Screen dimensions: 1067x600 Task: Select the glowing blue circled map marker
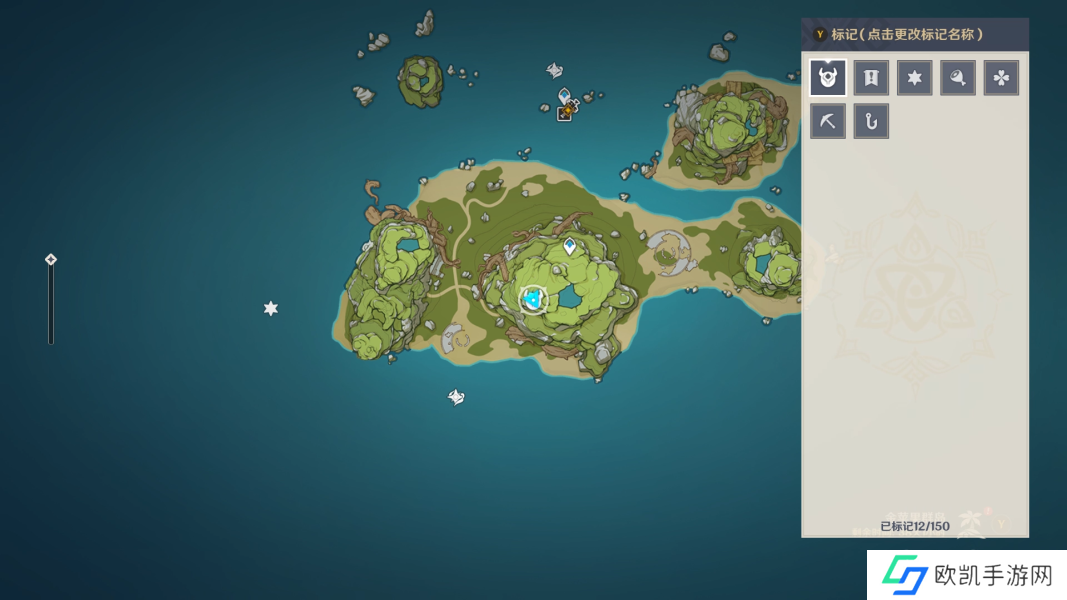point(533,298)
